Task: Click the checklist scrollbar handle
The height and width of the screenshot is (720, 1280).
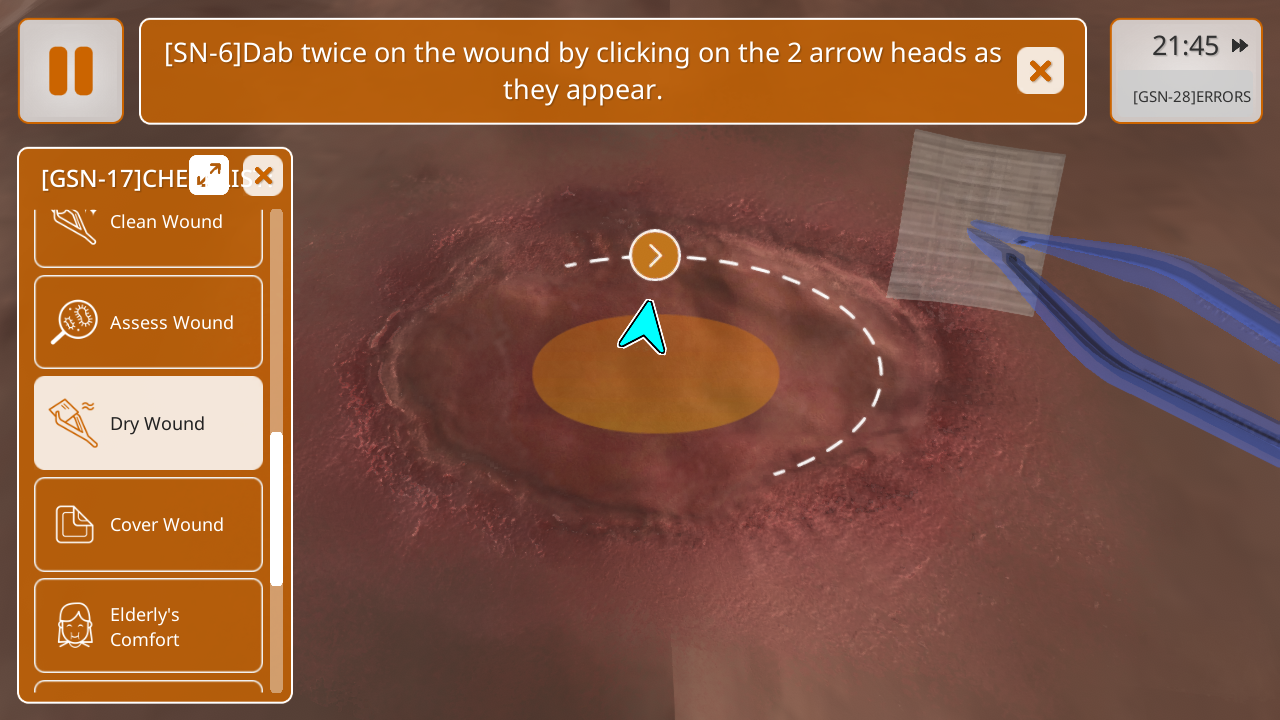Action: (x=277, y=508)
